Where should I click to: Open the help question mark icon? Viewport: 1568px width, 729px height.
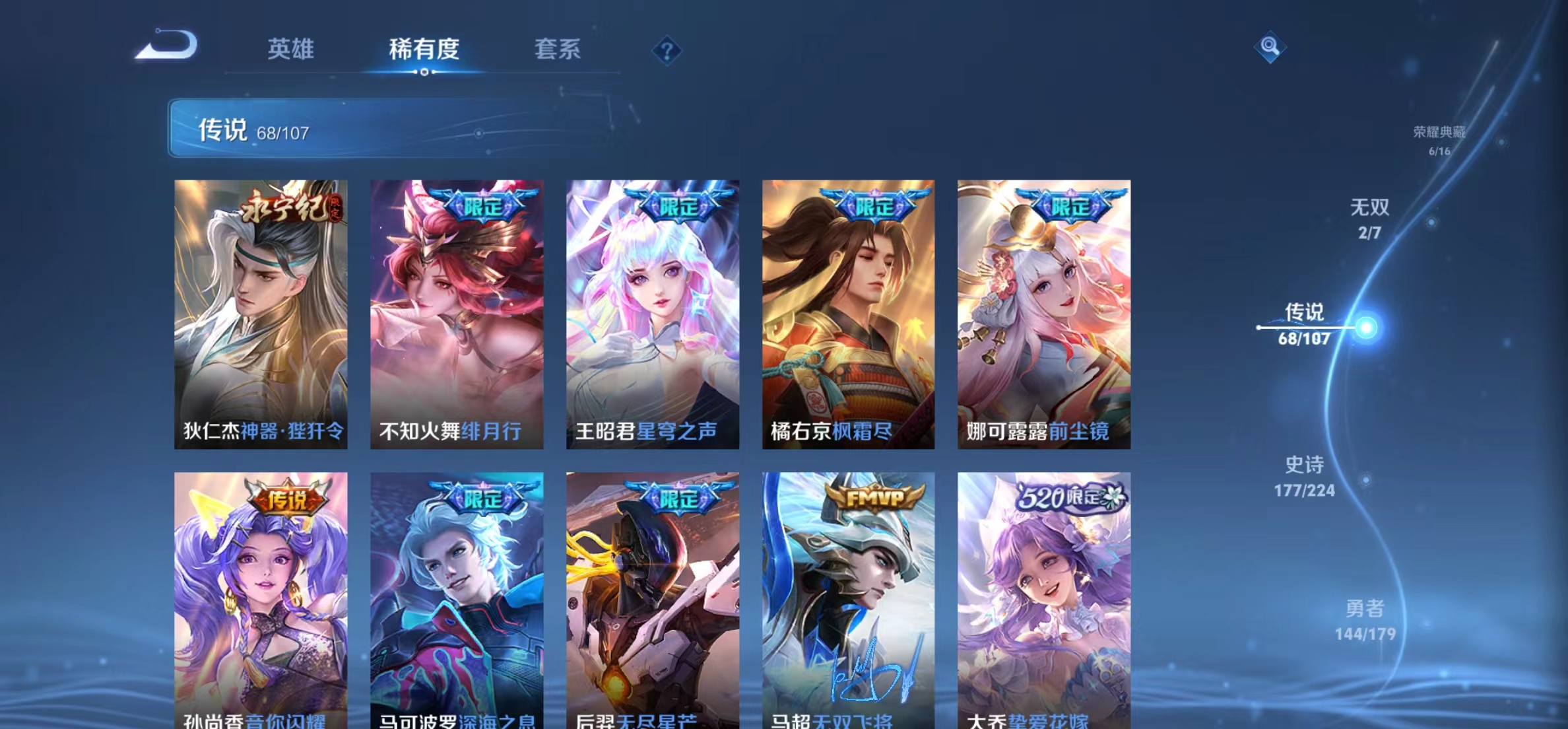coord(668,50)
